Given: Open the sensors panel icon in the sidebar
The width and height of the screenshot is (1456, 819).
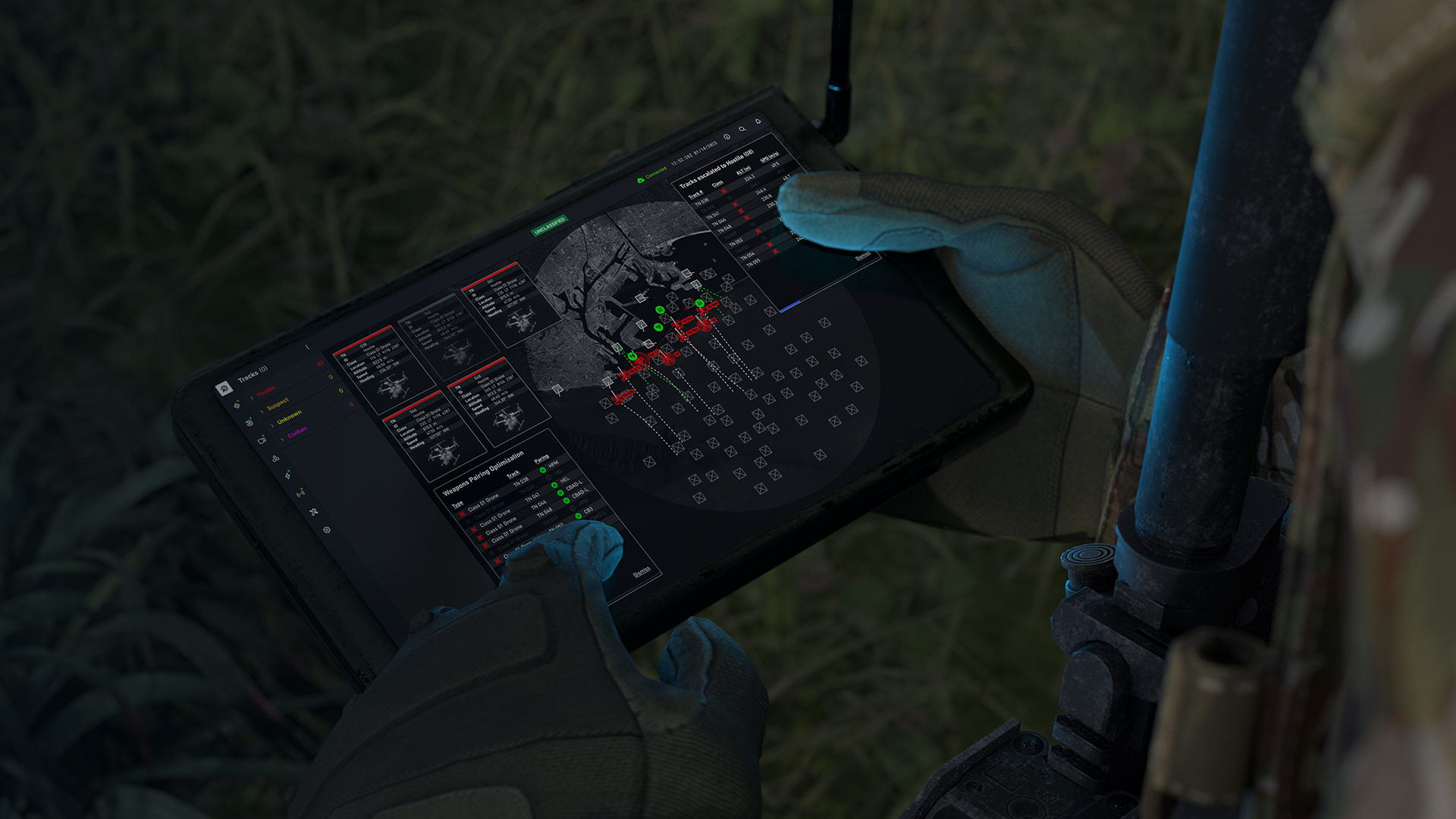Looking at the screenshot, I should [x=238, y=406].
